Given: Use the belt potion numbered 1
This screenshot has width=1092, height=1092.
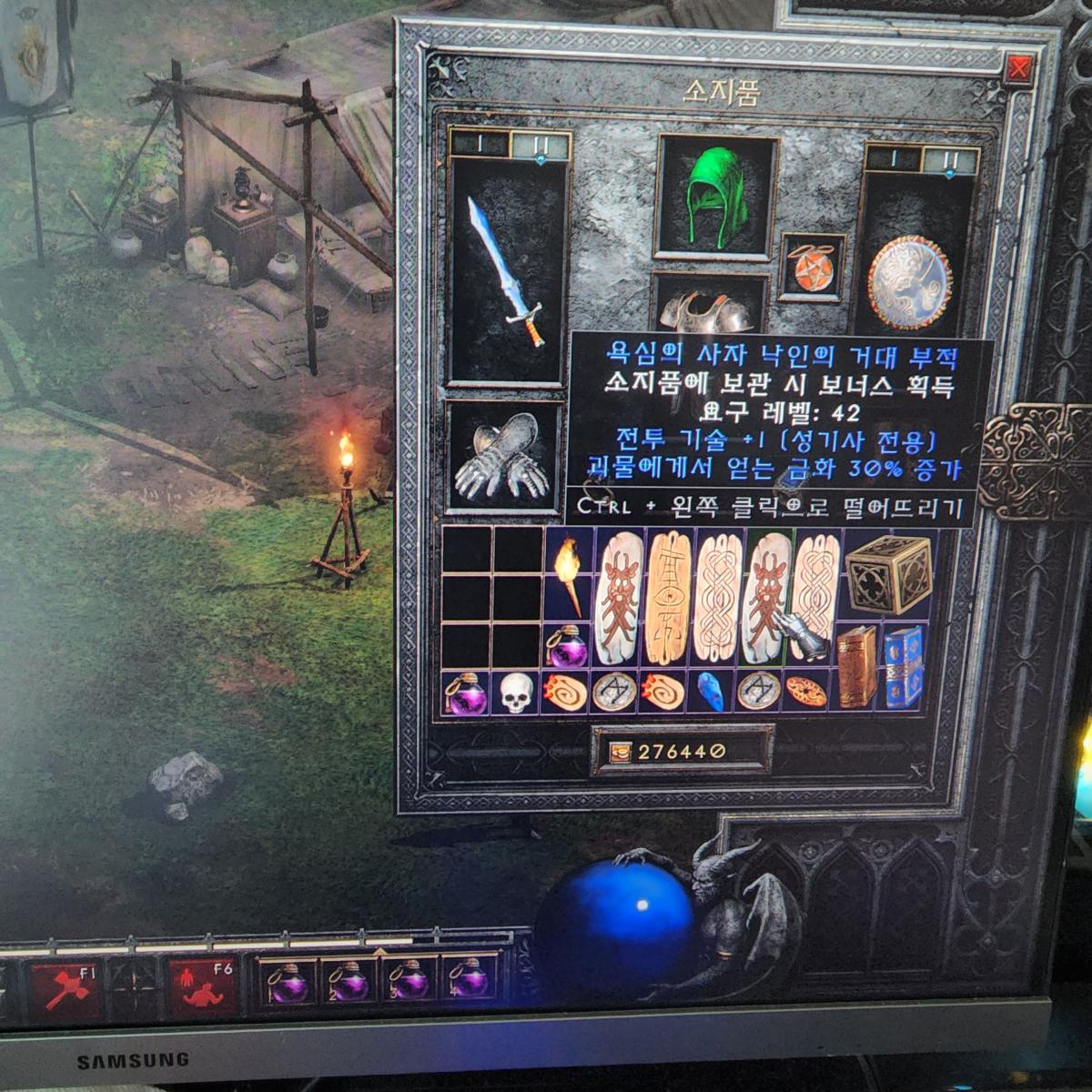Looking at the screenshot, I should click(x=288, y=982).
